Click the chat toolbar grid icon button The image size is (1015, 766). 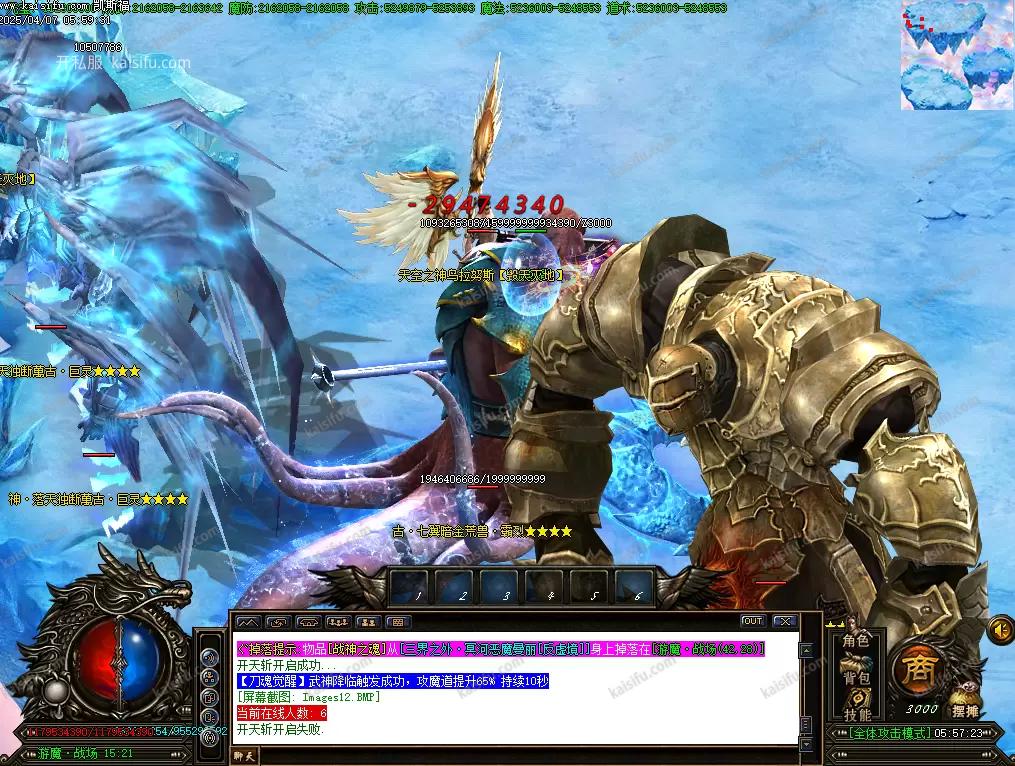click(397, 622)
